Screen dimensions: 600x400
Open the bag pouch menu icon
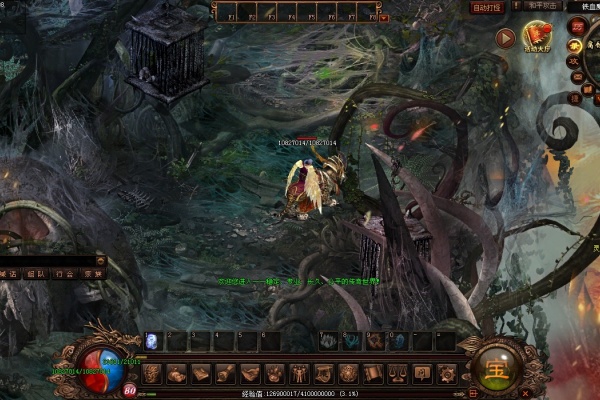click(x=176, y=374)
